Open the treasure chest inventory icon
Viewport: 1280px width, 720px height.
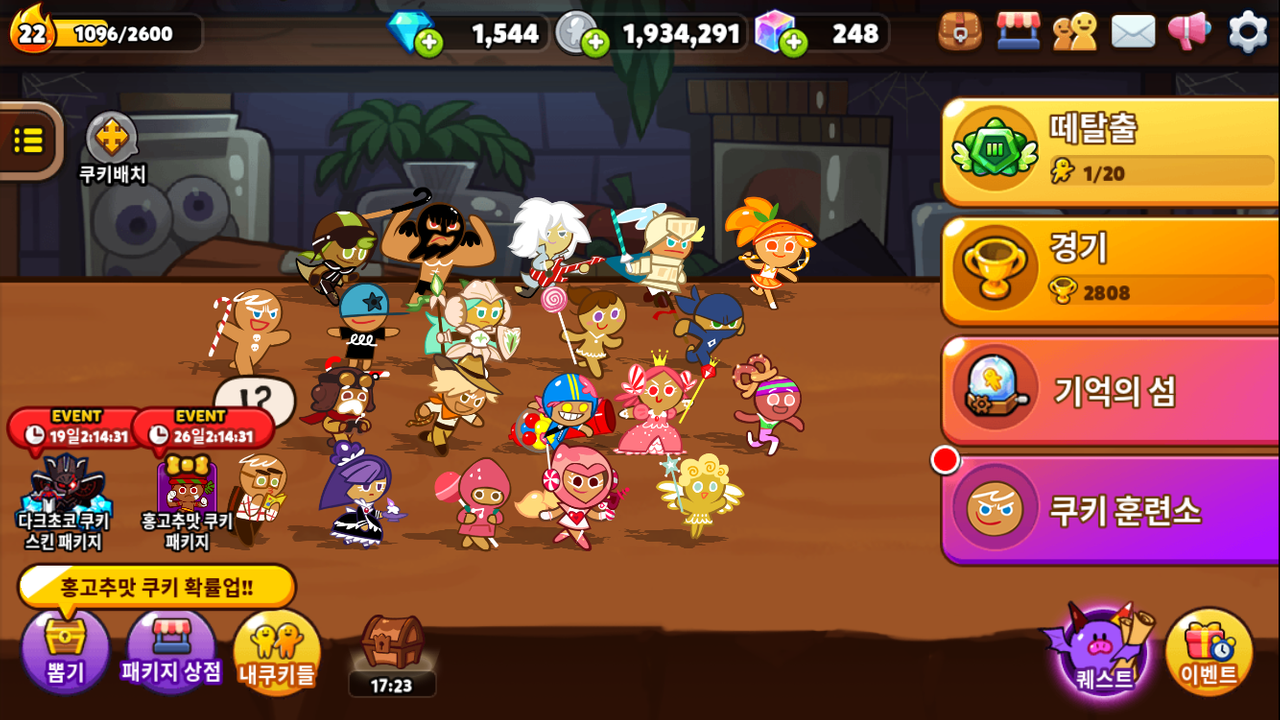960,32
